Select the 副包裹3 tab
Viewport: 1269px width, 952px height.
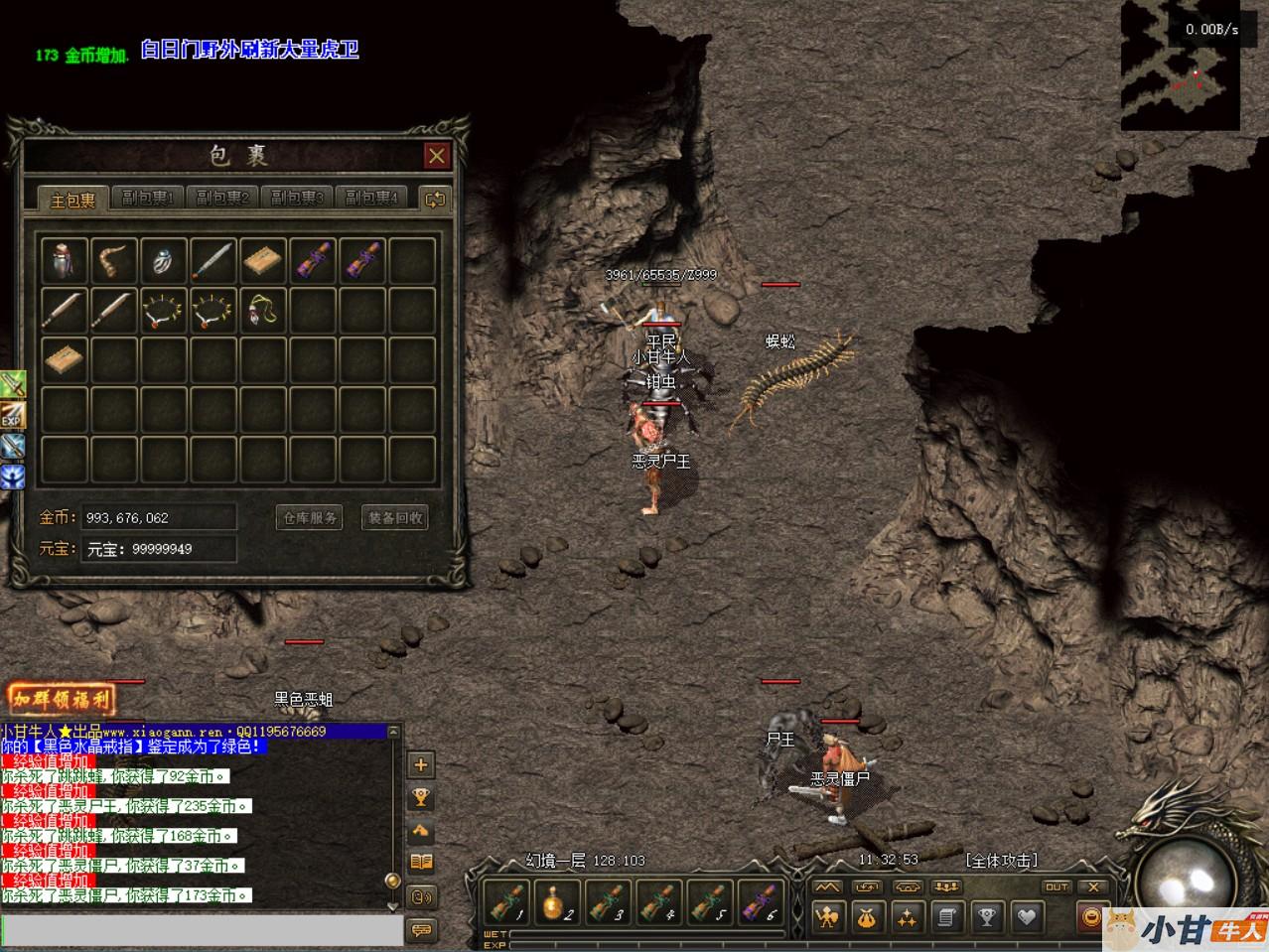tap(297, 199)
